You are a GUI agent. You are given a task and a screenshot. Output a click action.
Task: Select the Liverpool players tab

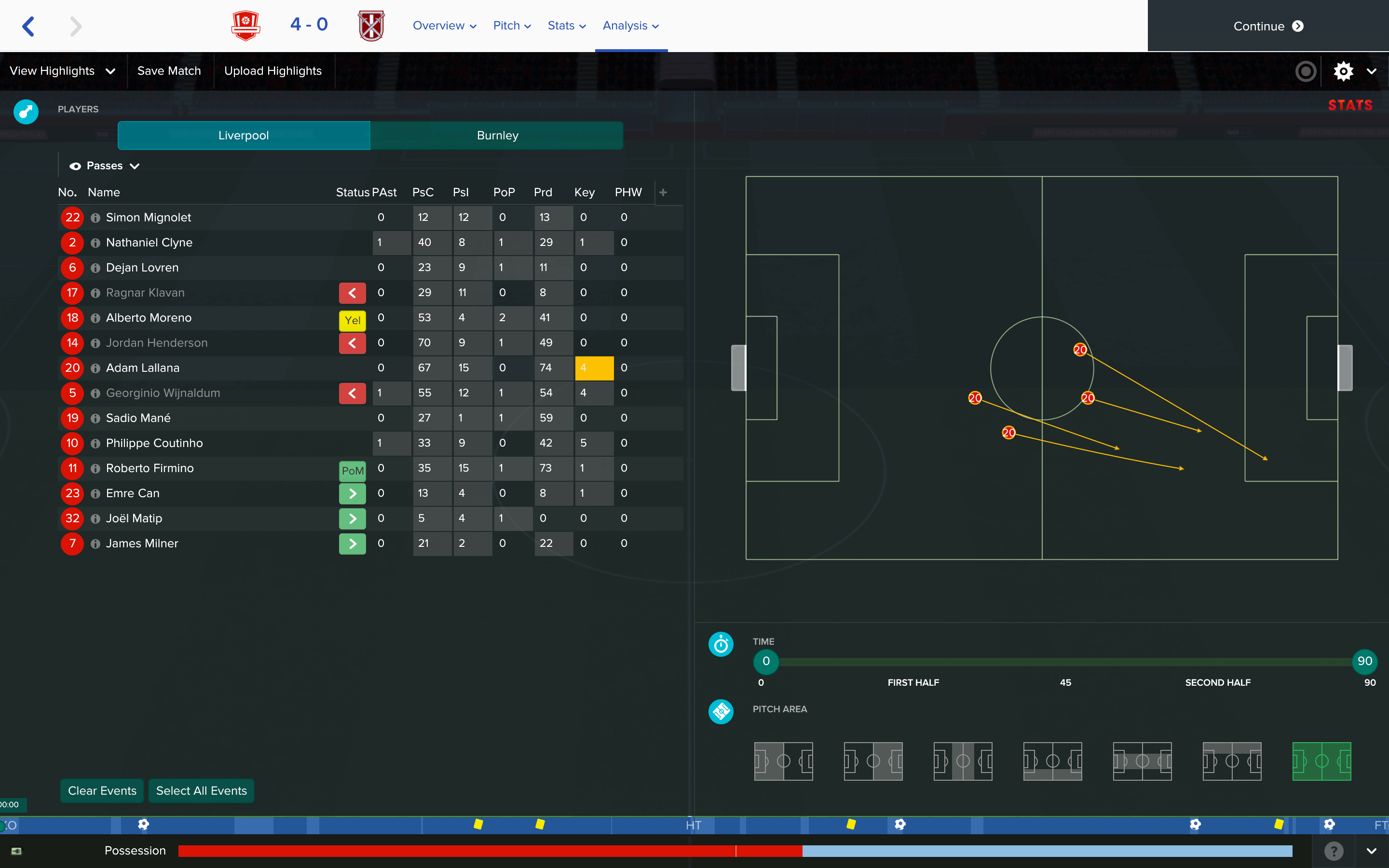pyautogui.click(x=244, y=136)
